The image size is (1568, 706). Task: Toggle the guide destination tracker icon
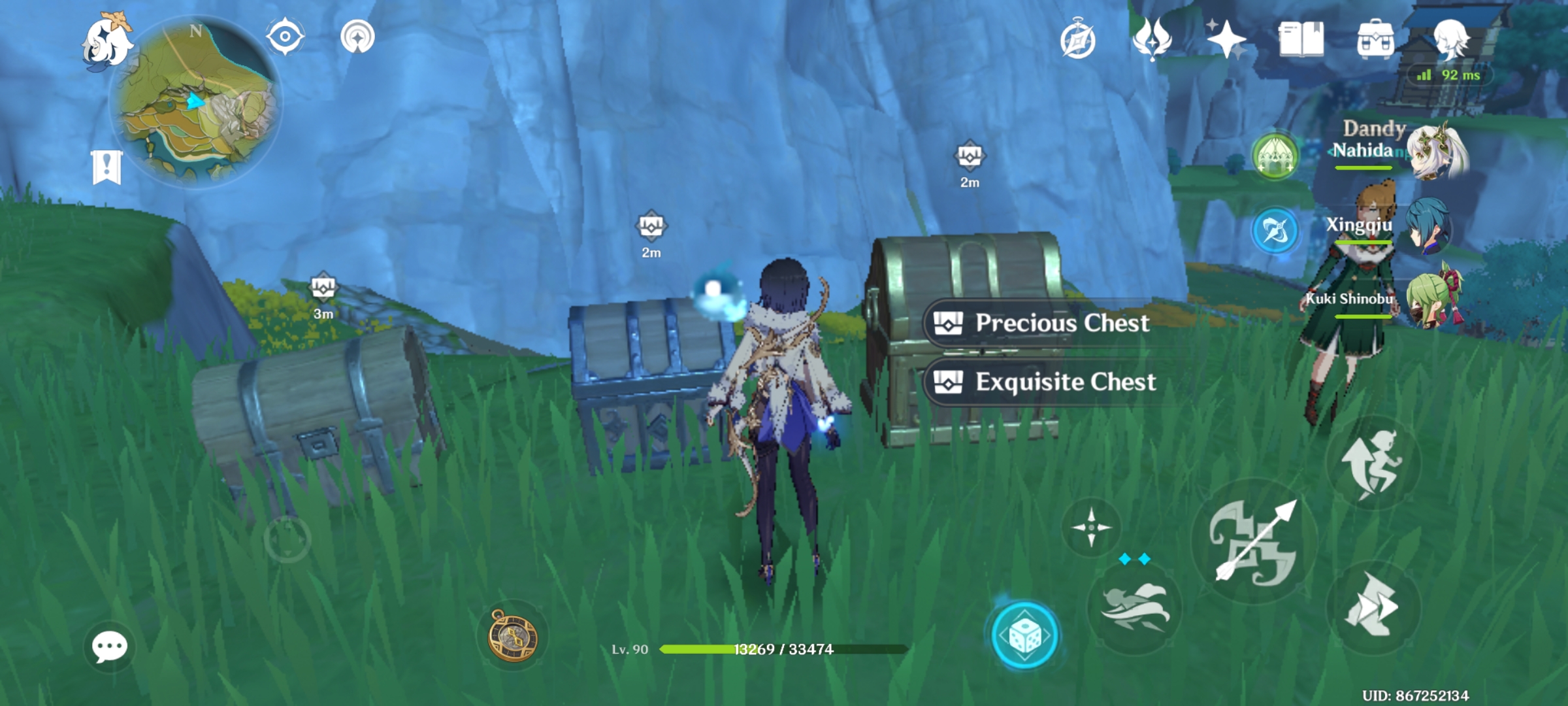point(355,38)
